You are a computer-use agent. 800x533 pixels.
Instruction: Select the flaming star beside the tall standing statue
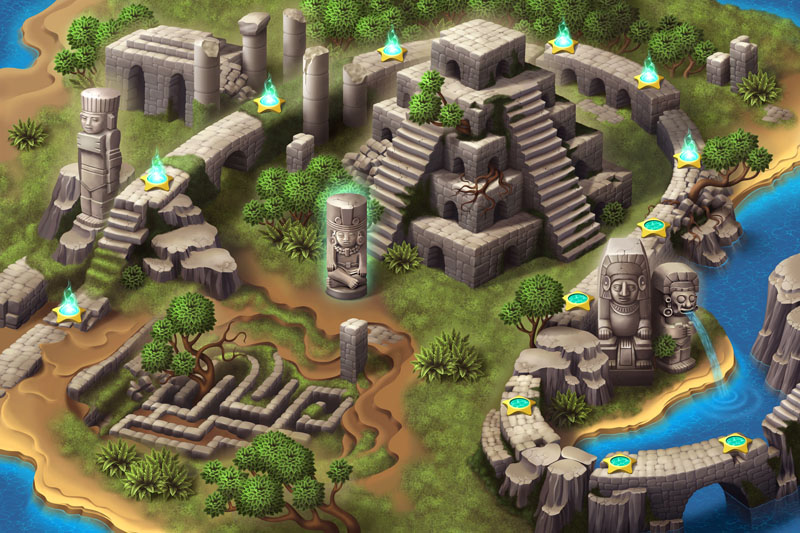pyautogui.click(x=156, y=177)
